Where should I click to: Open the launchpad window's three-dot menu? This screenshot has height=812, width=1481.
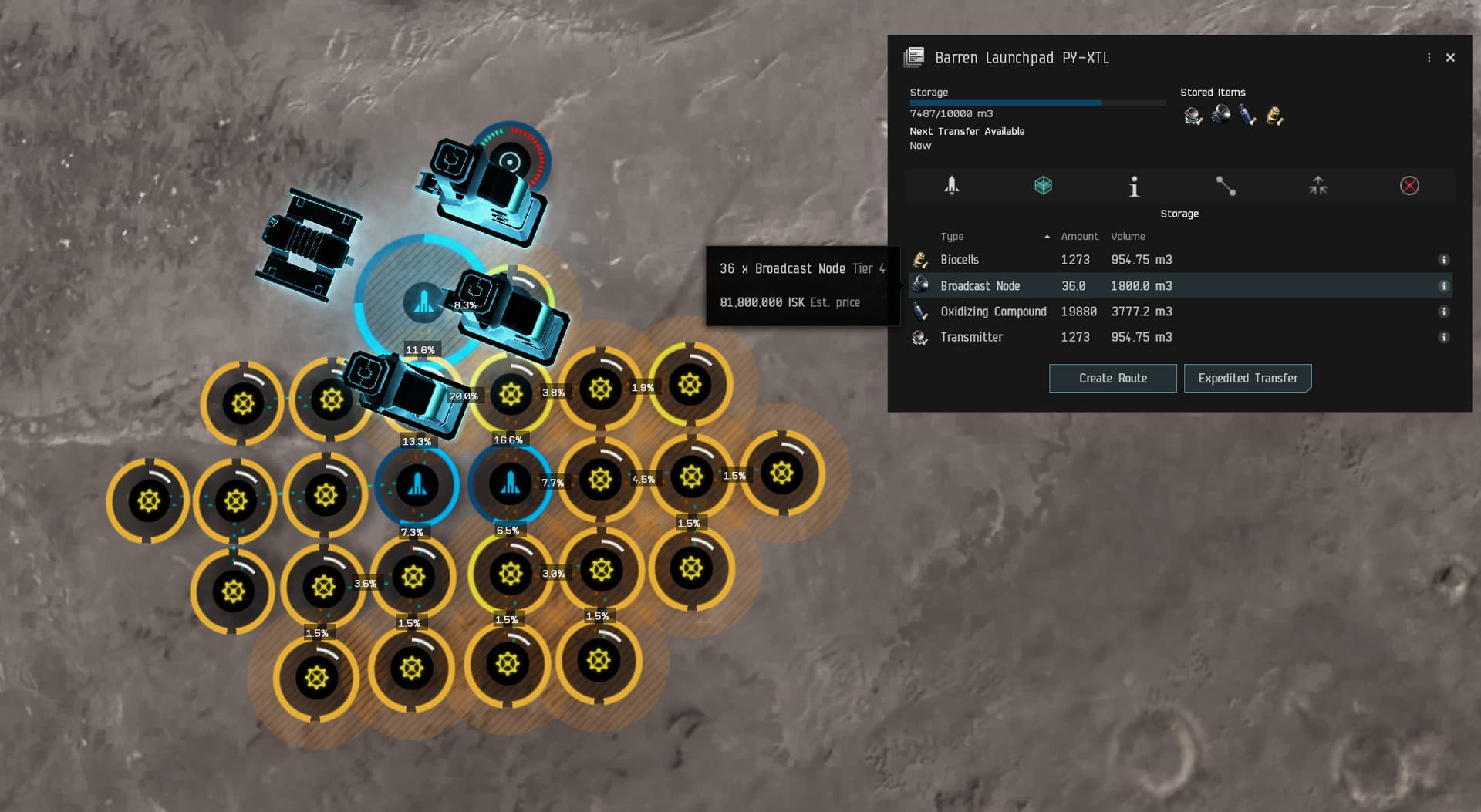coord(1429,58)
